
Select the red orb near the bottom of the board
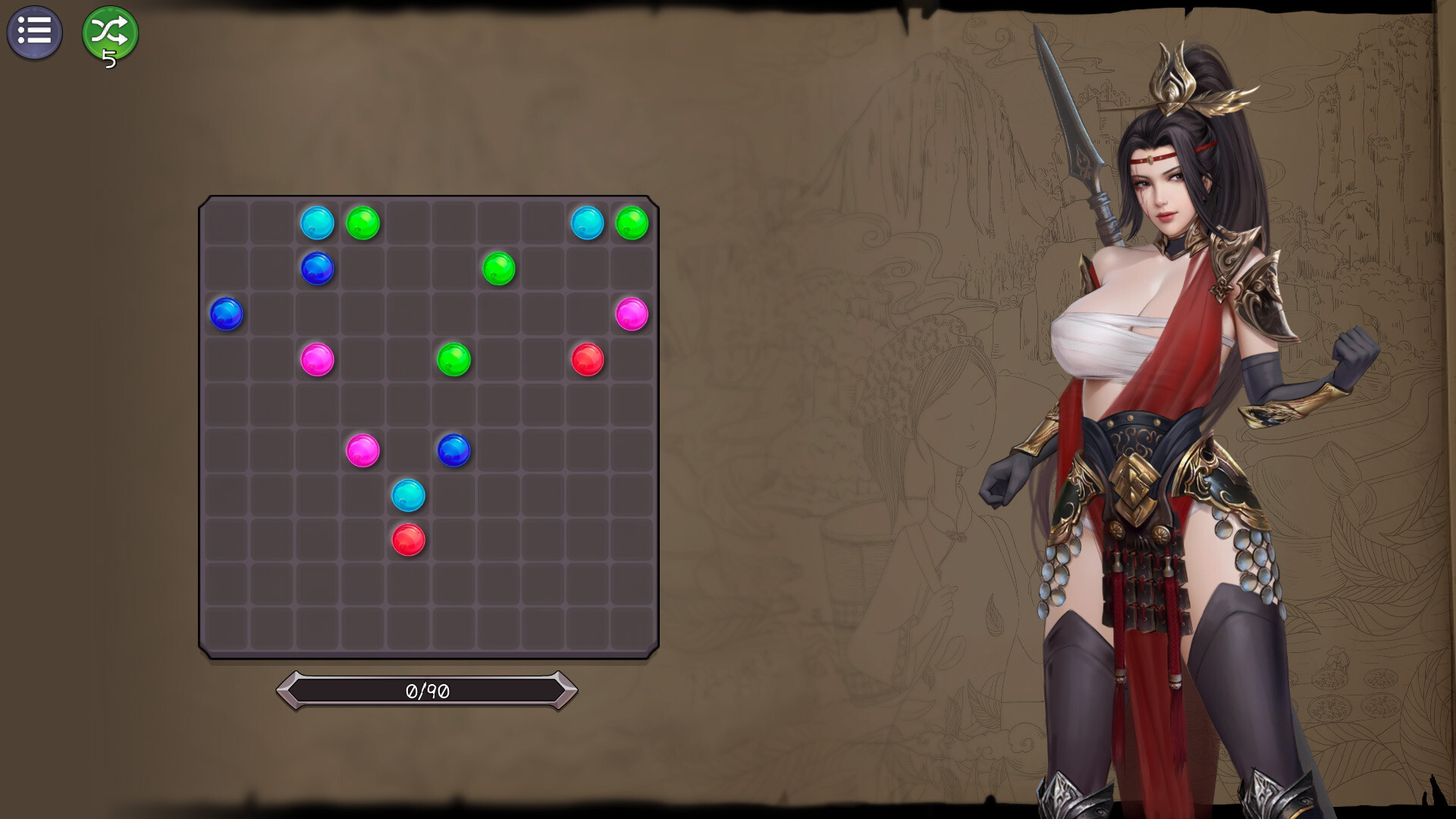coord(408,538)
